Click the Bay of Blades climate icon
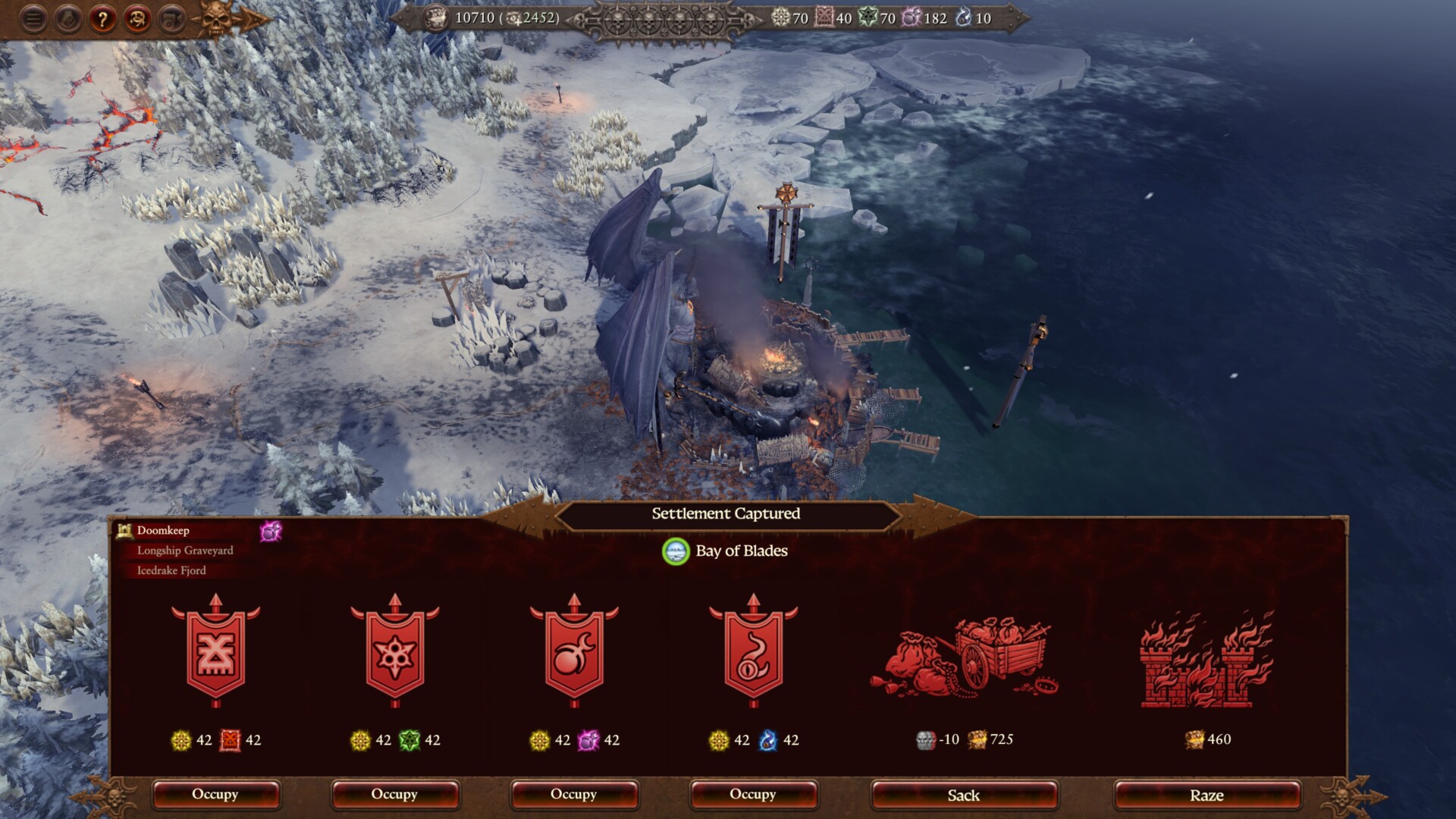 tap(675, 551)
